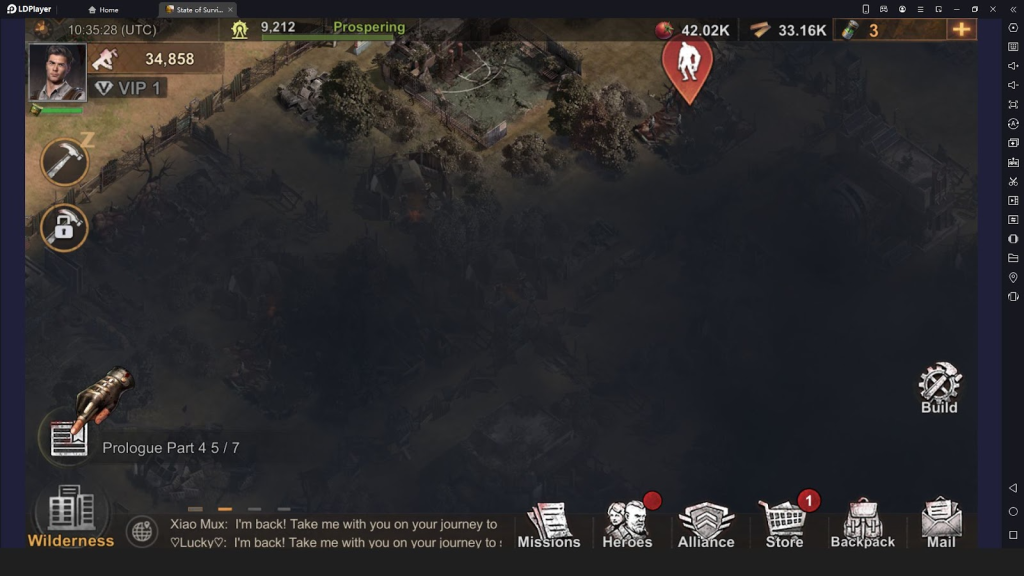This screenshot has height=576, width=1024.
Task: Open the Alliance menu
Action: (705, 525)
